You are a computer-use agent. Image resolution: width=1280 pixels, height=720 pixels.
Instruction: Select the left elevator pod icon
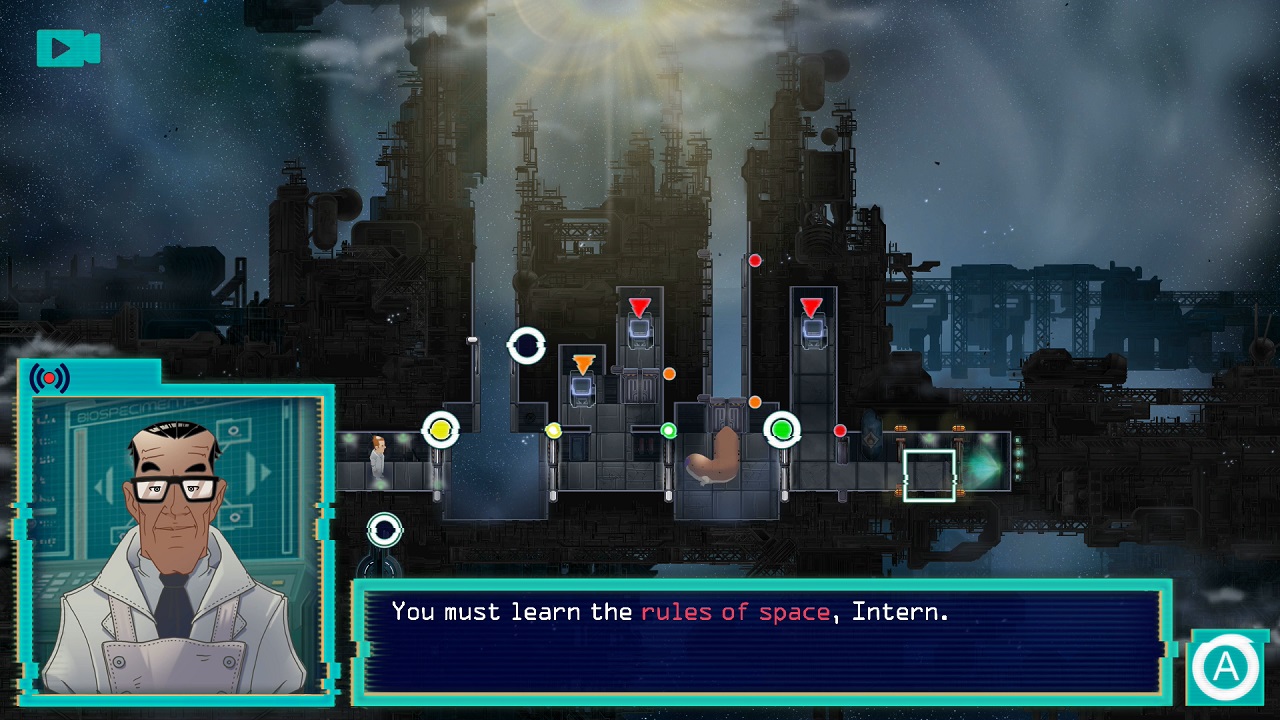[x=640, y=330]
